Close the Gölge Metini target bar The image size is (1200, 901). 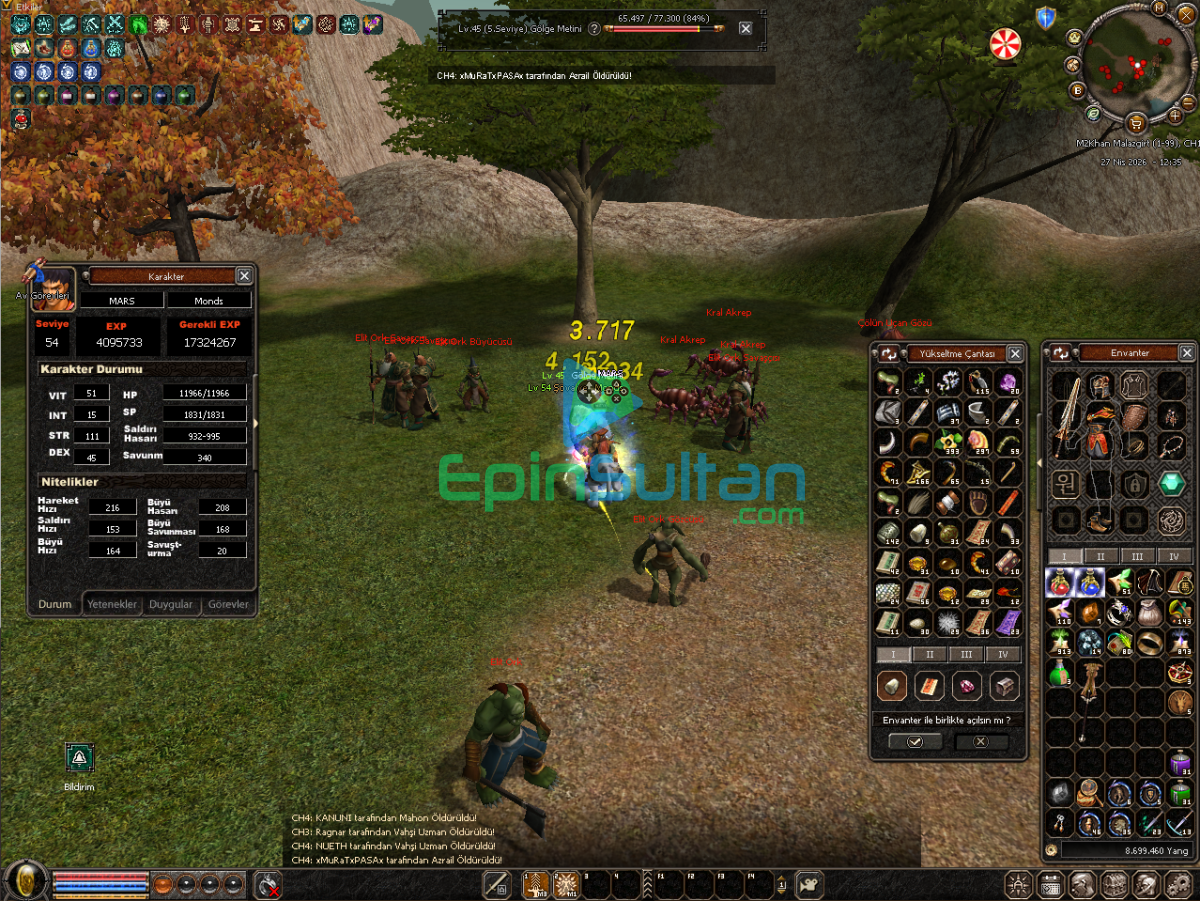click(x=746, y=29)
